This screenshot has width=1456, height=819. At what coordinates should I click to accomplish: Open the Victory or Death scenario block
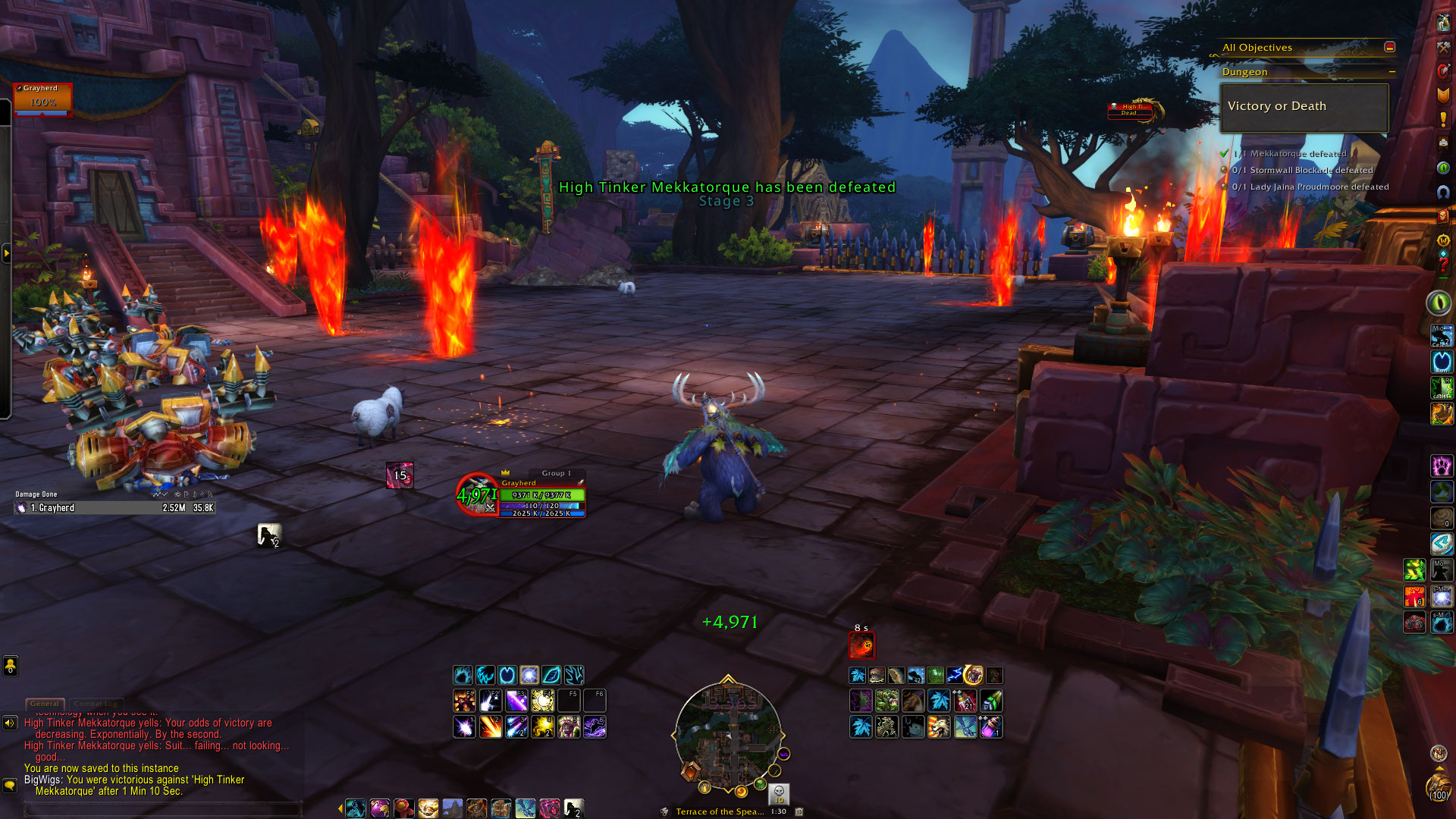[1304, 107]
